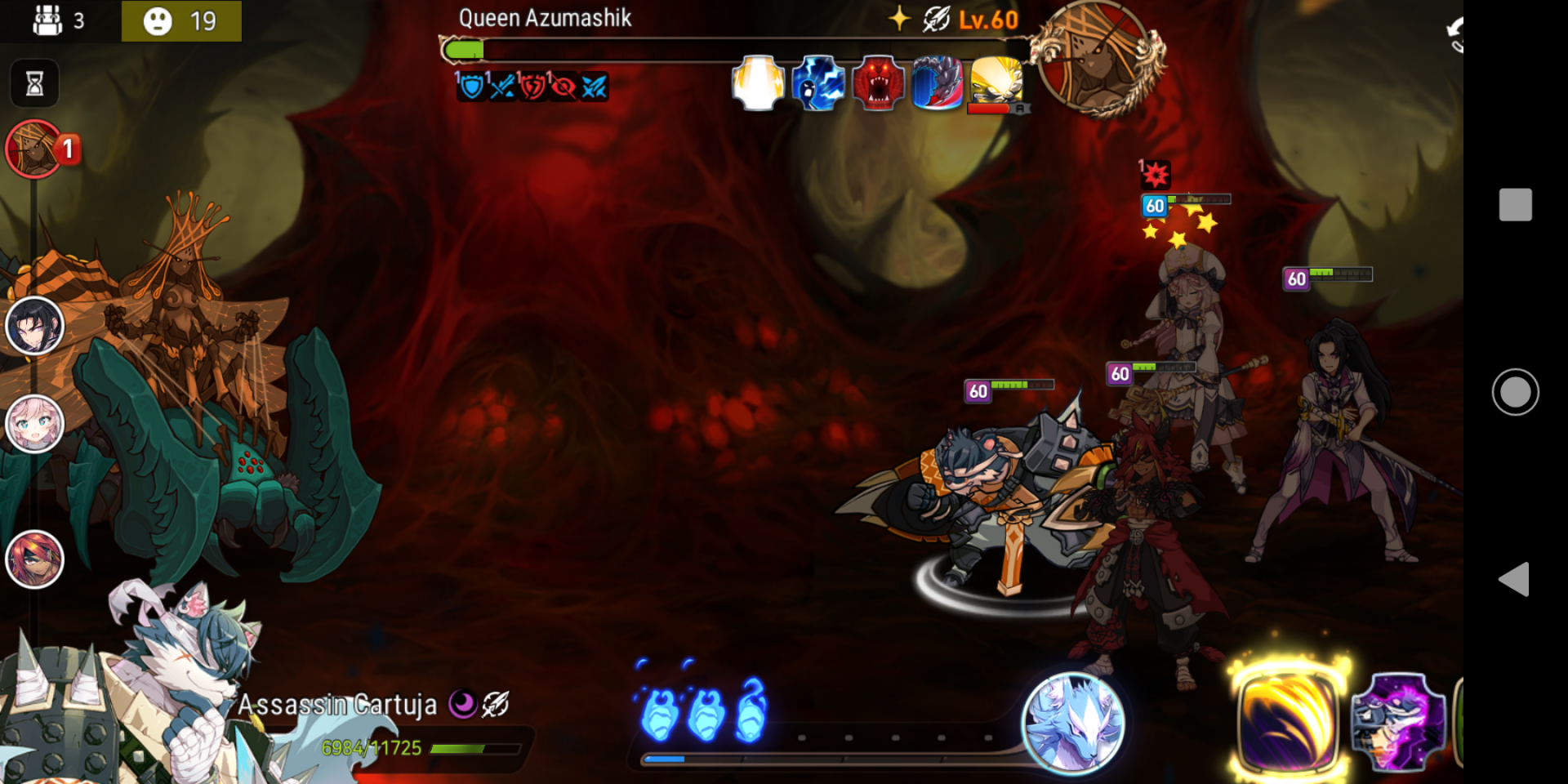Summon the white wolf guardian
Viewport: 1568px width, 784px height.
coord(1073,722)
